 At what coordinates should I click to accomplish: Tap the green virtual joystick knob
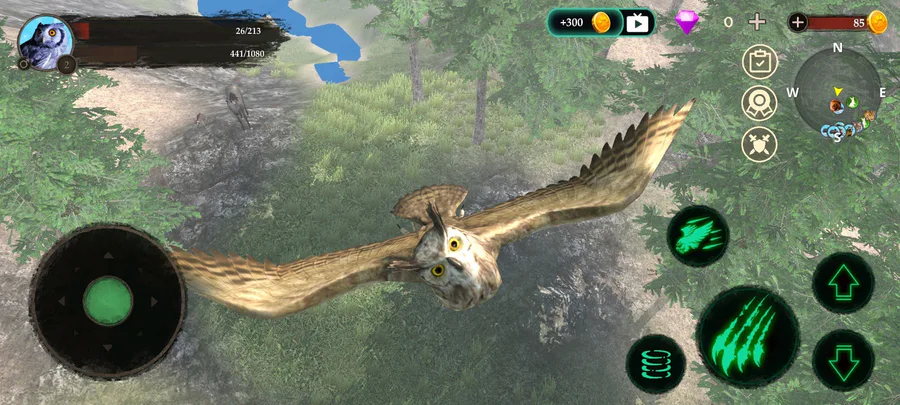(107, 301)
